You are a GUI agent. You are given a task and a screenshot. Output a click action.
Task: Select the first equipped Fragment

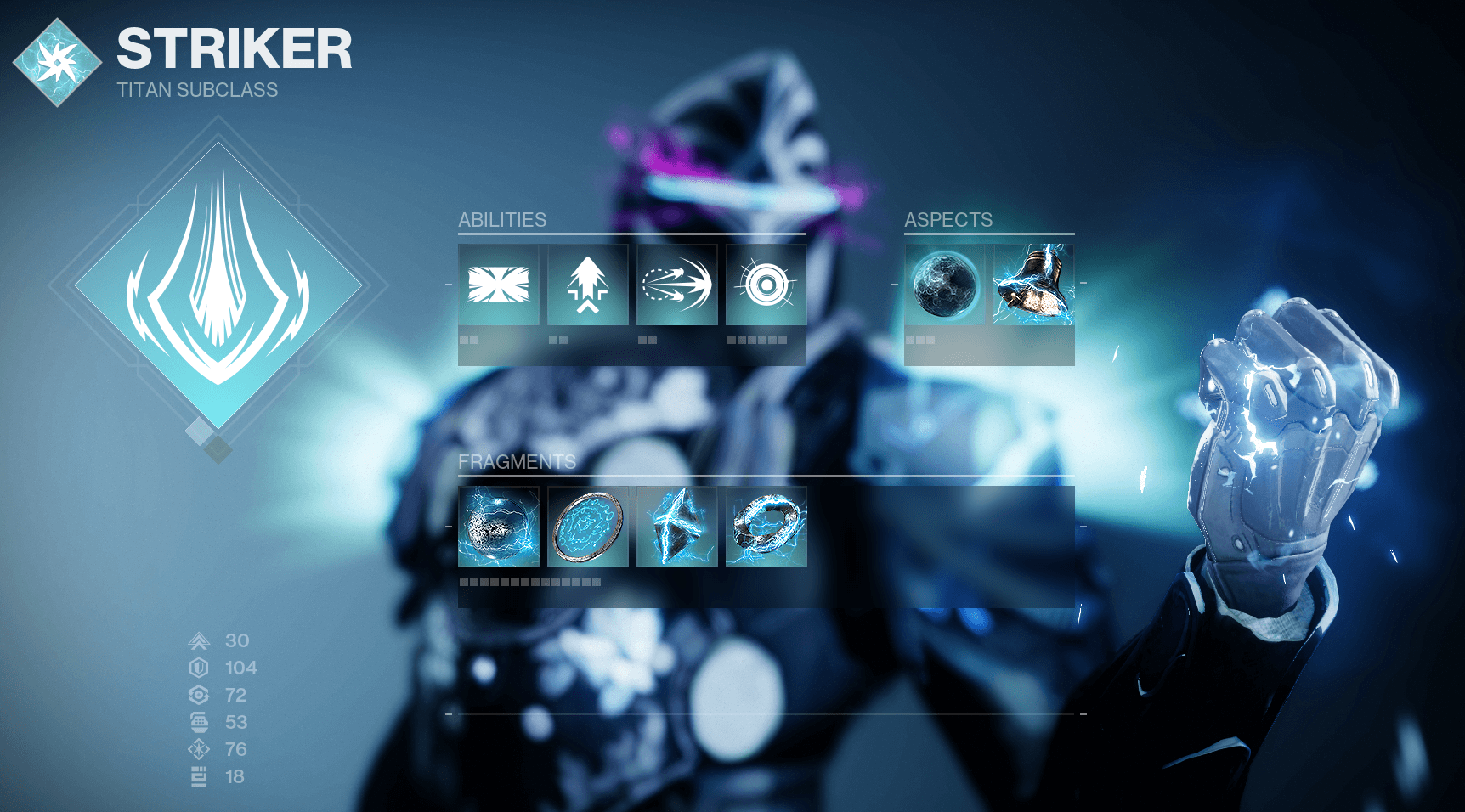499,528
